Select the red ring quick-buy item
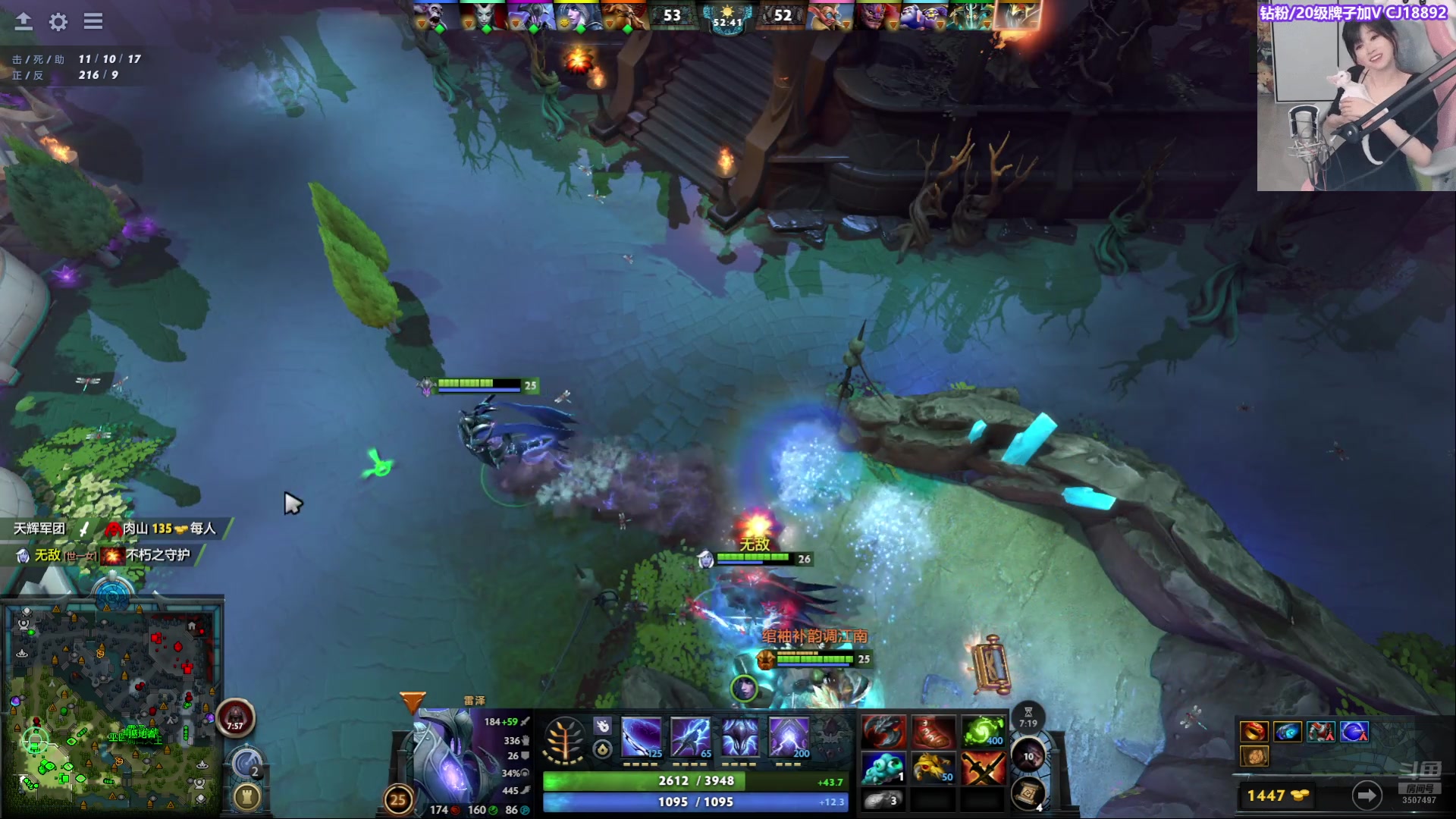The height and width of the screenshot is (819, 1456). 1254,732
